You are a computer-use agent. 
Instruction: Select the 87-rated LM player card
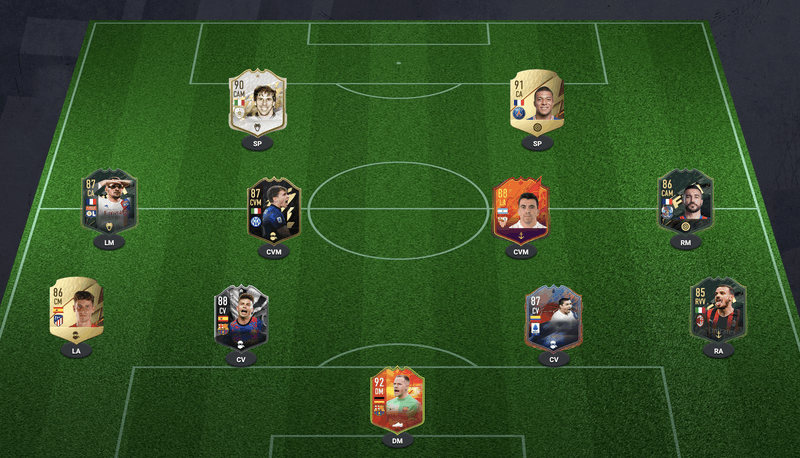click(x=109, y=202)
